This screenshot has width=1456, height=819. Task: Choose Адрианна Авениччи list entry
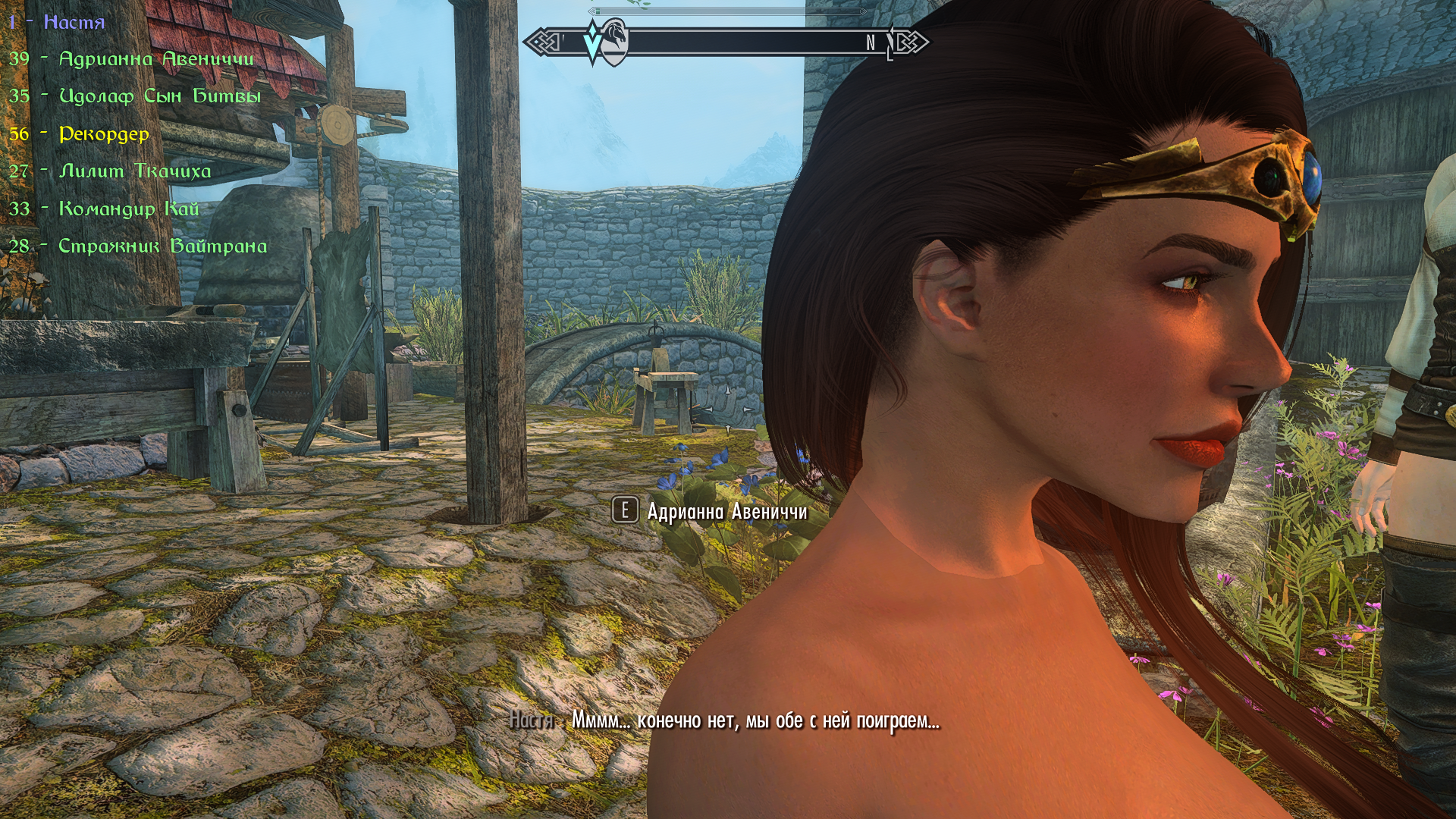click(155, 59)
